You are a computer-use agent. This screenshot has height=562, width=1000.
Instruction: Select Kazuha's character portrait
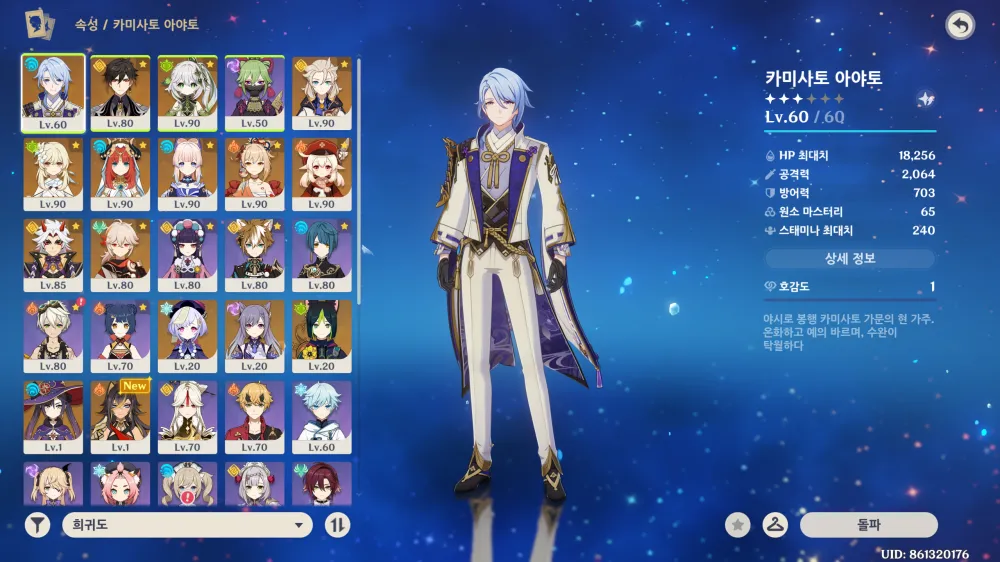pyautogui.click(x=121, y=256)
